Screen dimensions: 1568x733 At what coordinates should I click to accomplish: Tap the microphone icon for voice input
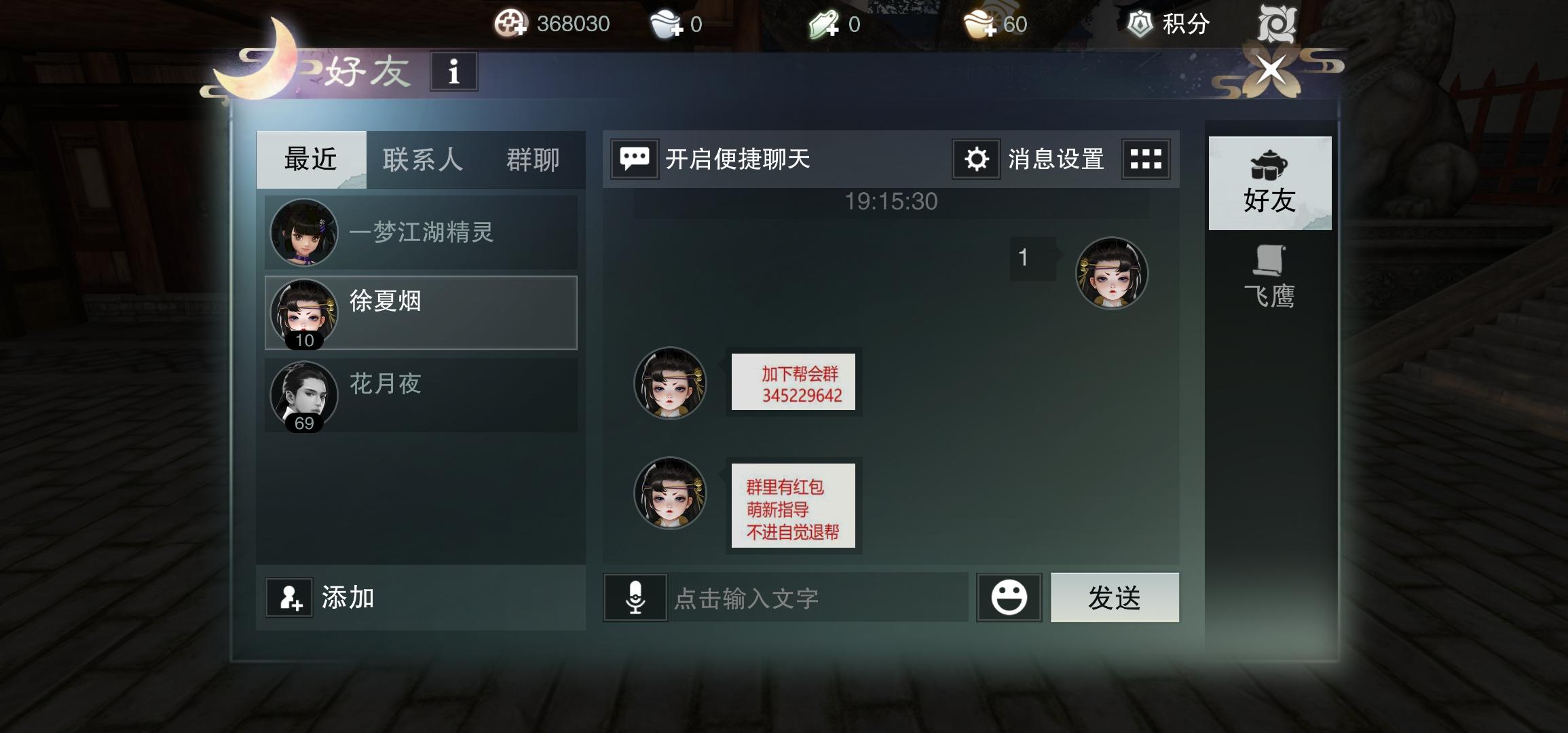(x=637, y=597)
